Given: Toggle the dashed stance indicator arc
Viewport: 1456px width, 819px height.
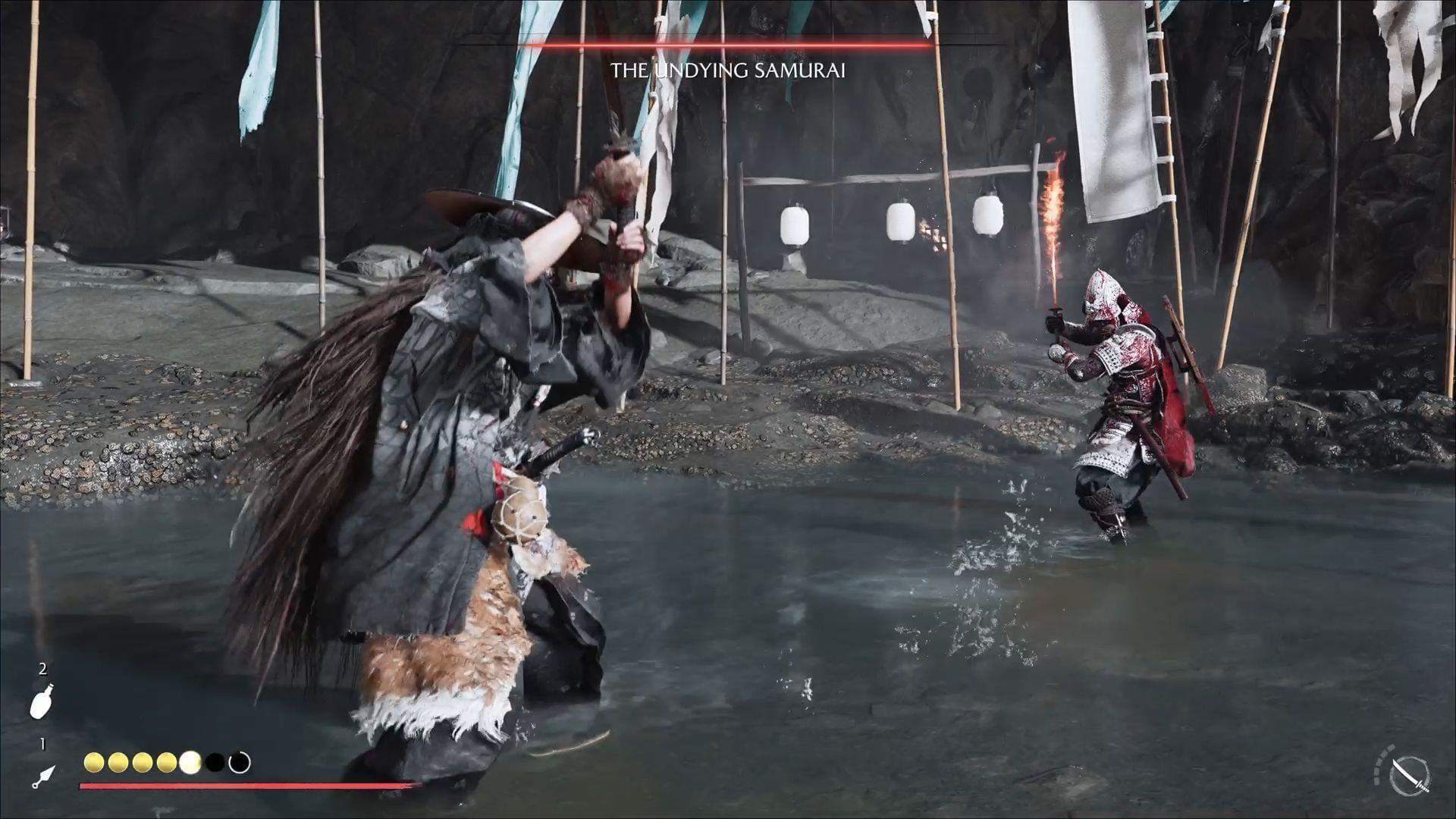Looking at the screenshot, I should [x=1382, y=762].
